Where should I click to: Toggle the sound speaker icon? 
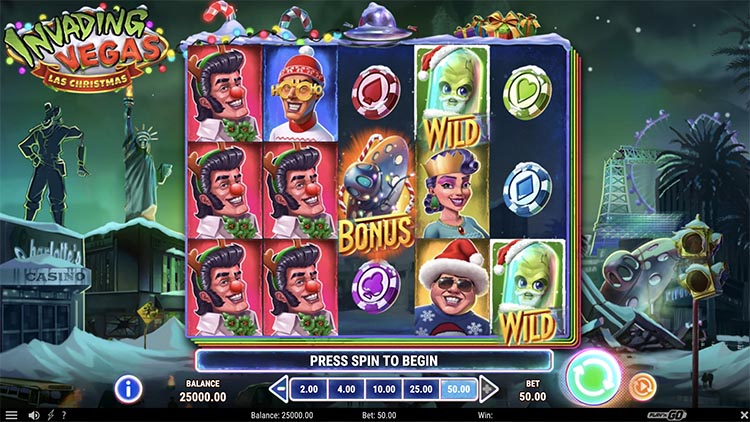tap(33, 415)
